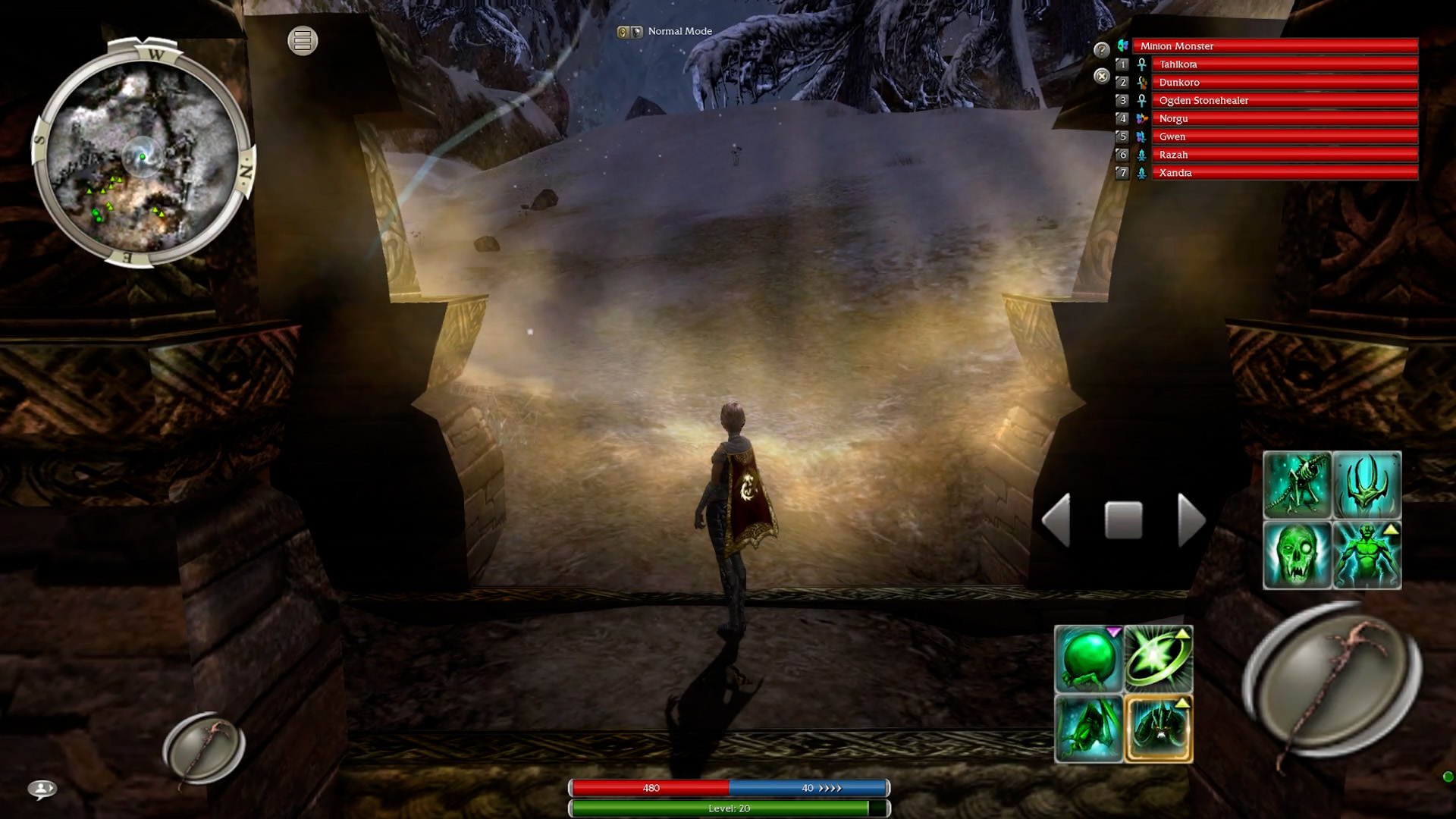Click the left arrow control
The width and height of the screenshot is (1456, 819).
pos(1057,520)
